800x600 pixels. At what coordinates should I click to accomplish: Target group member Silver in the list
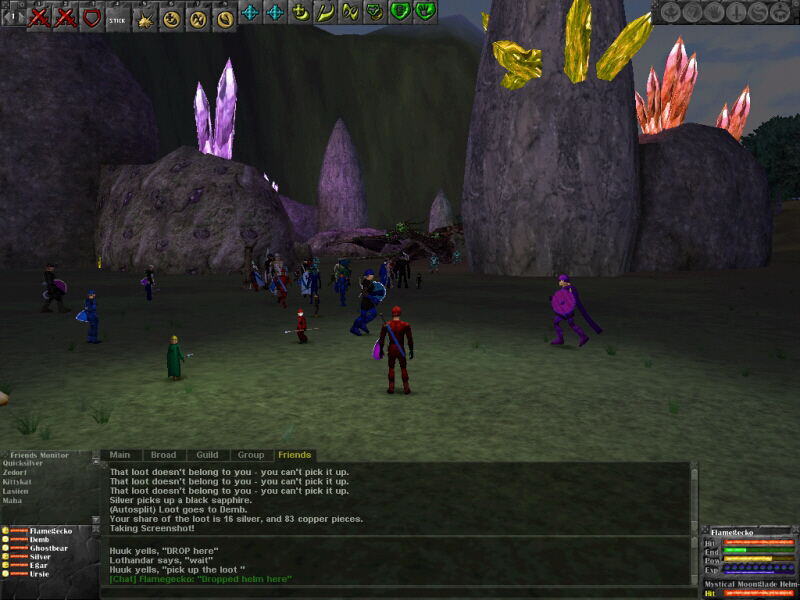[40, 557]
